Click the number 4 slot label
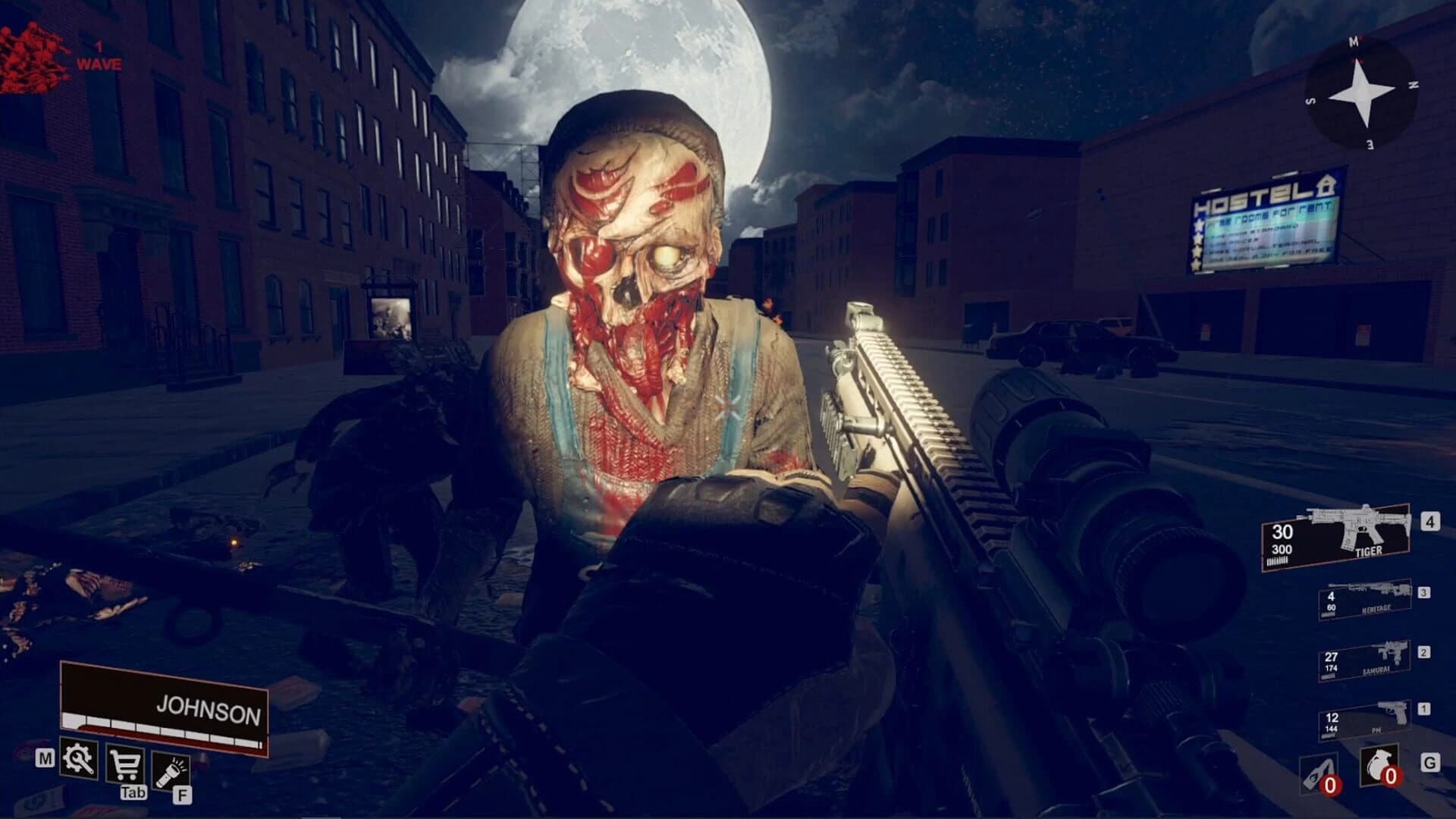1456x819 pixels. coord(1429,521)
